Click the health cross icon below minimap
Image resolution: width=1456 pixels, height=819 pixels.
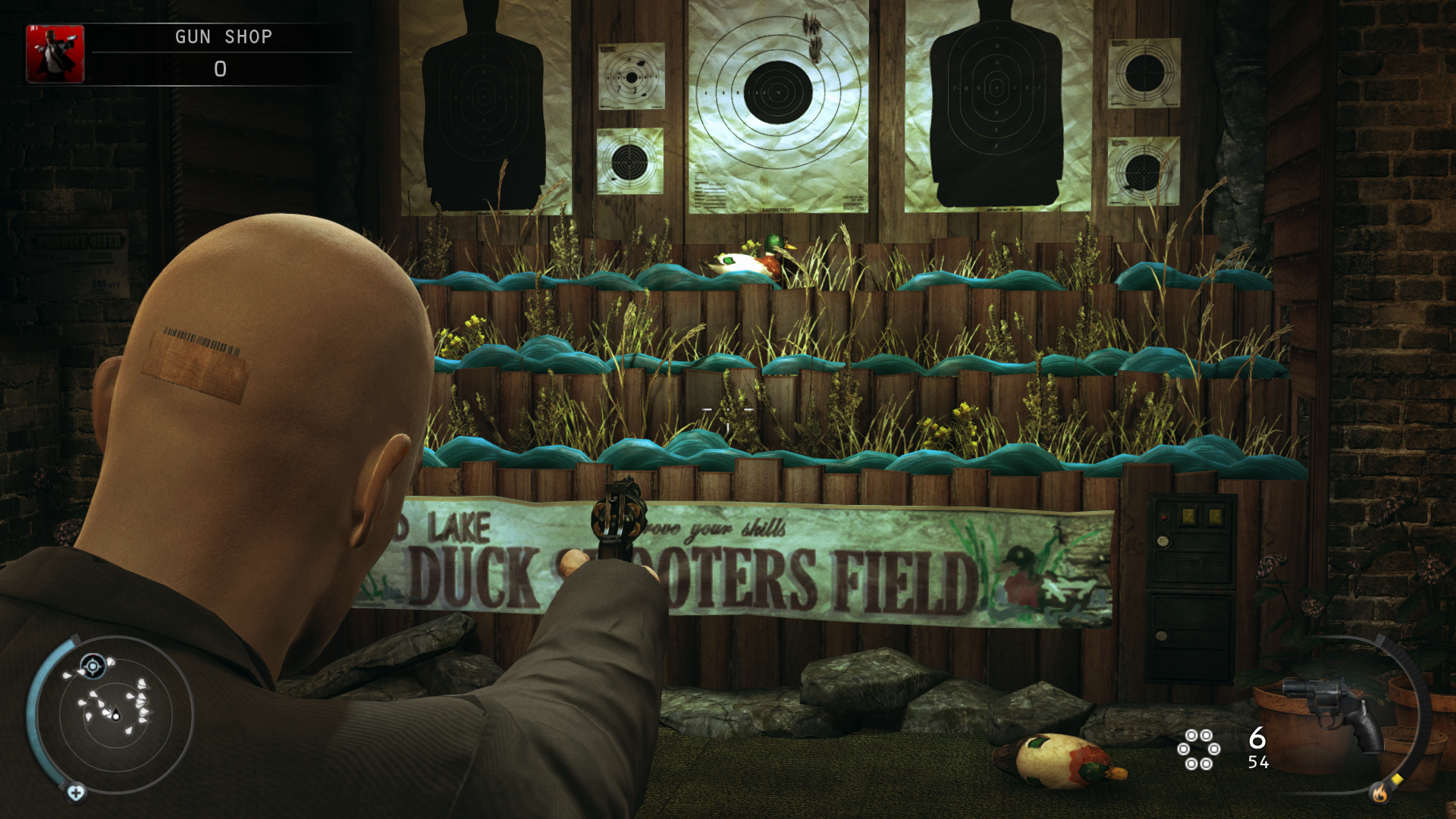point(76,793)
